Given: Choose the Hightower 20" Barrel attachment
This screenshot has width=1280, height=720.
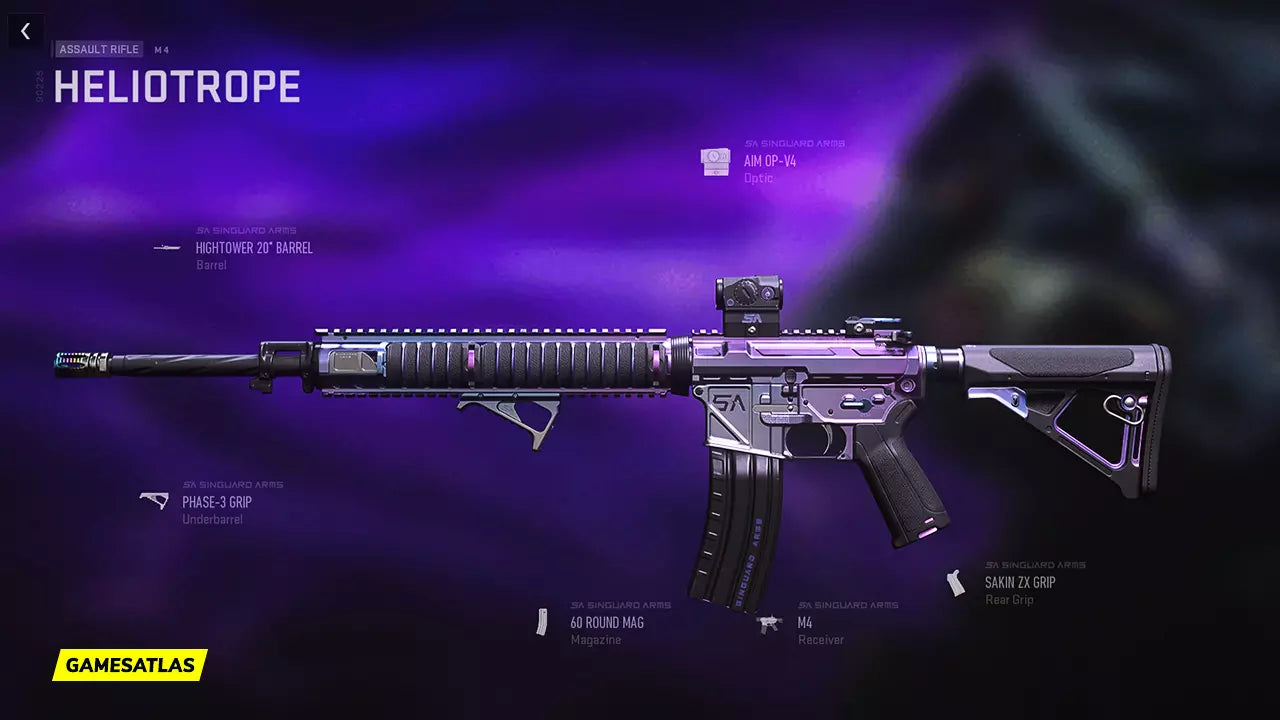Looking at the screenshot, I should coord(253,248).
